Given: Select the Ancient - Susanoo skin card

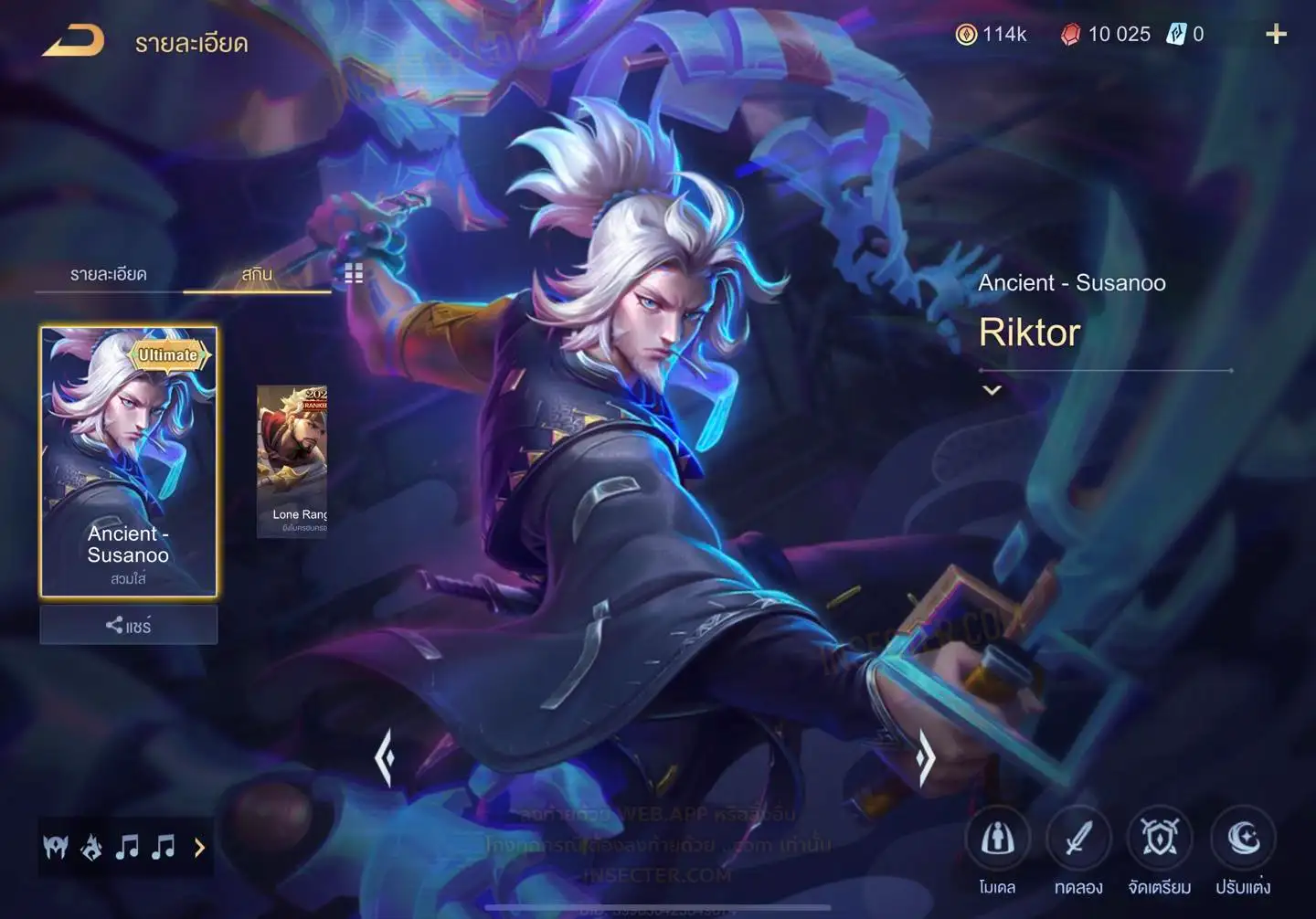Looking at the screenshot, I should click(x=129, y=461).
